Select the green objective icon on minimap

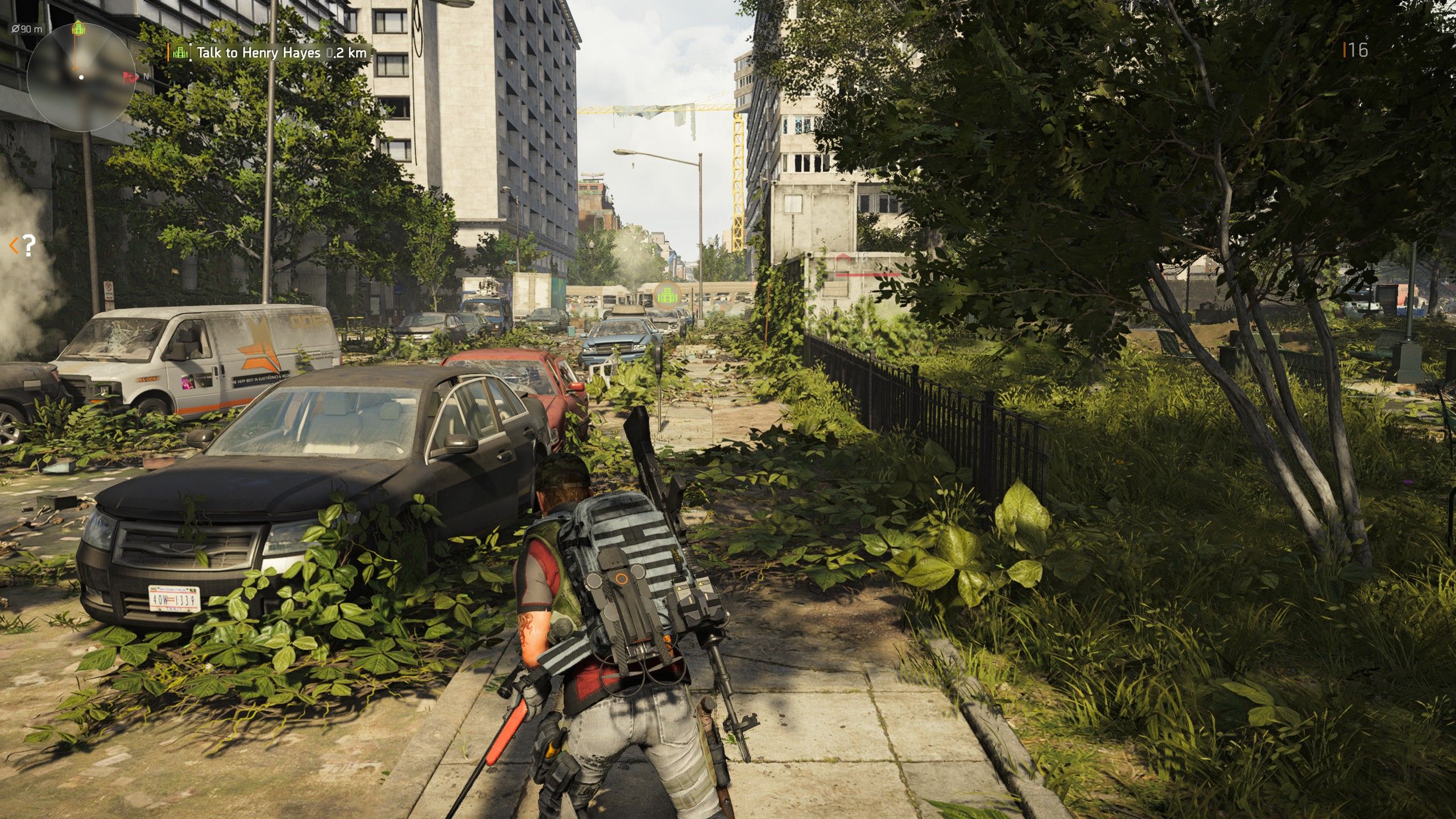[78, 28]
